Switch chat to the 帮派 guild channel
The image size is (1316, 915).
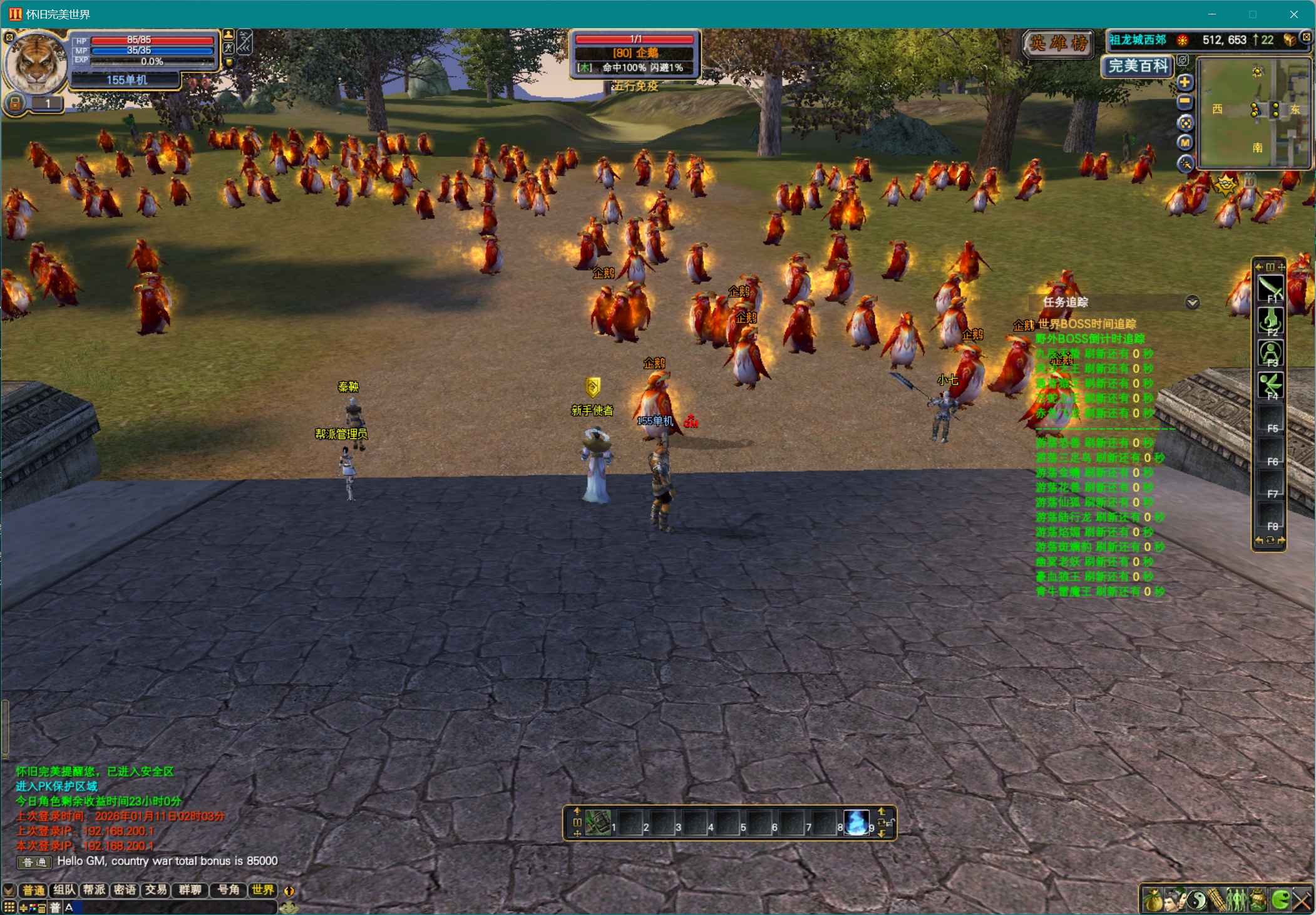(95, 890)
